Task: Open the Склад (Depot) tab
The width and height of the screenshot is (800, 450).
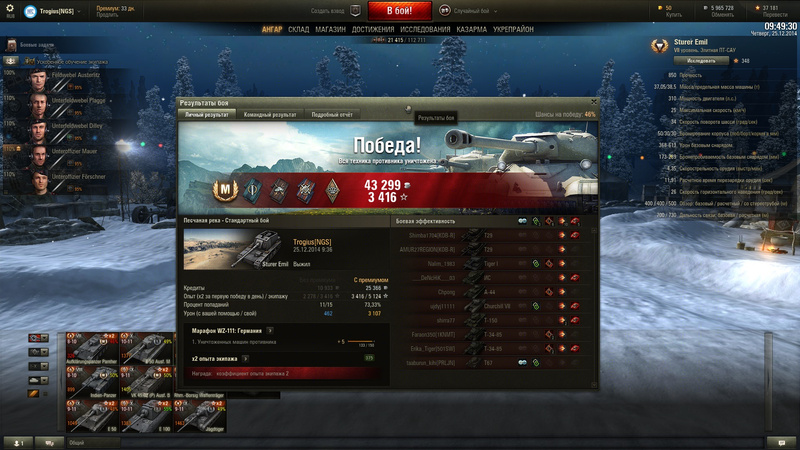Action: 298,30
